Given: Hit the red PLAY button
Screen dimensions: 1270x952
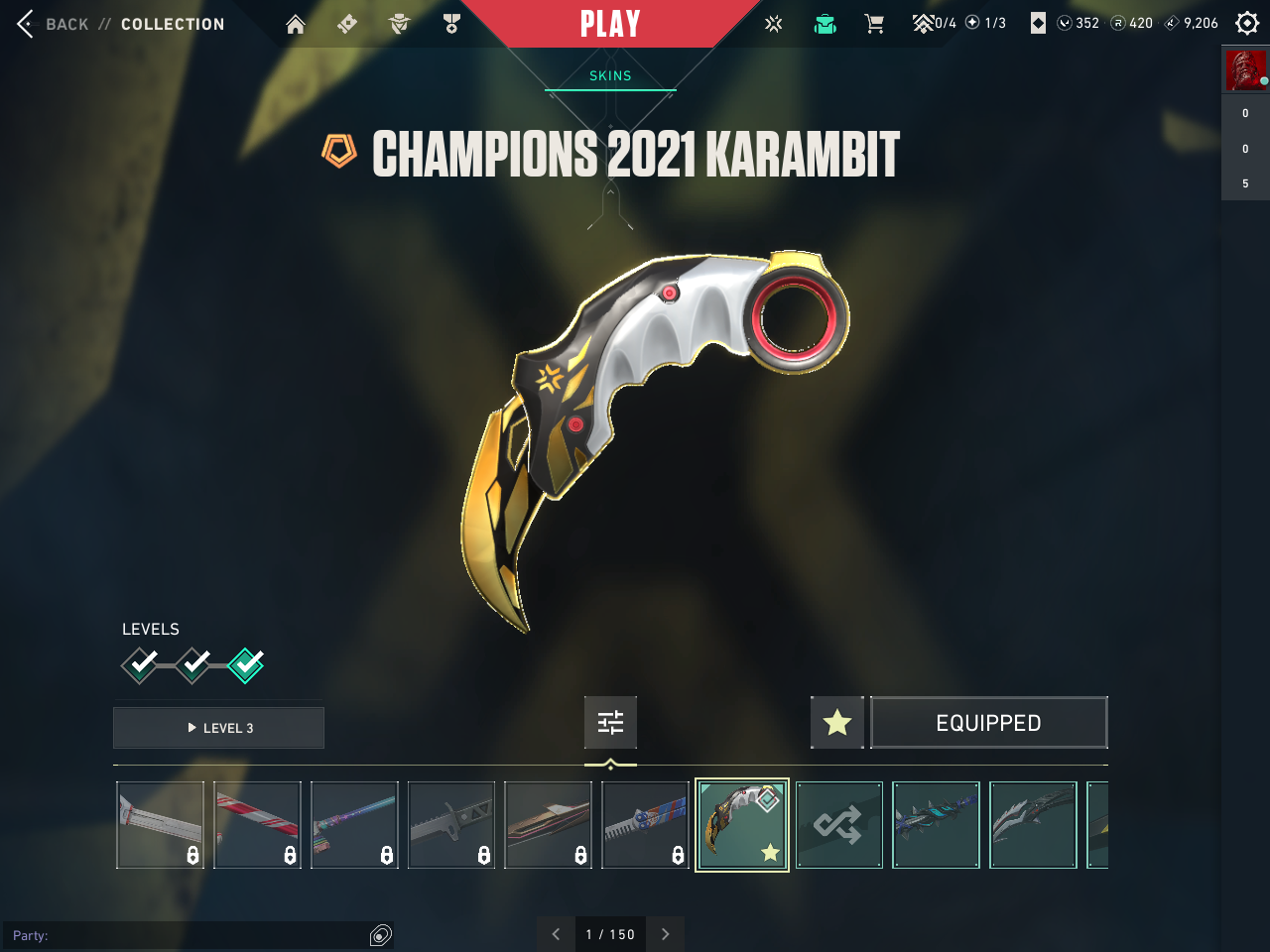Looking at the screenshot, I should 610,24.
